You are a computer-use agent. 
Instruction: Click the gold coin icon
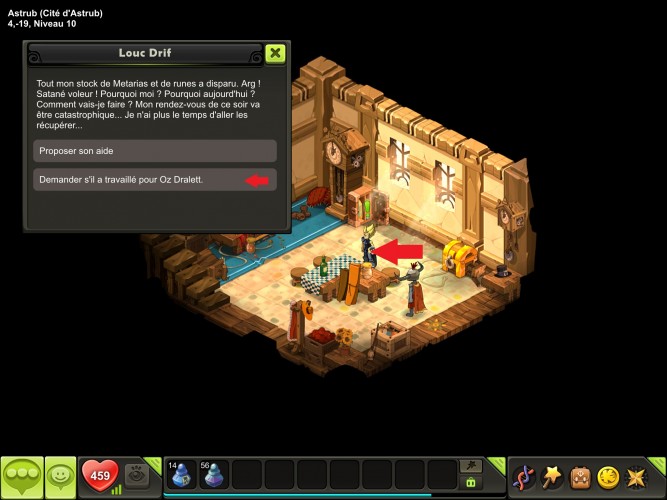click(608, 477)
